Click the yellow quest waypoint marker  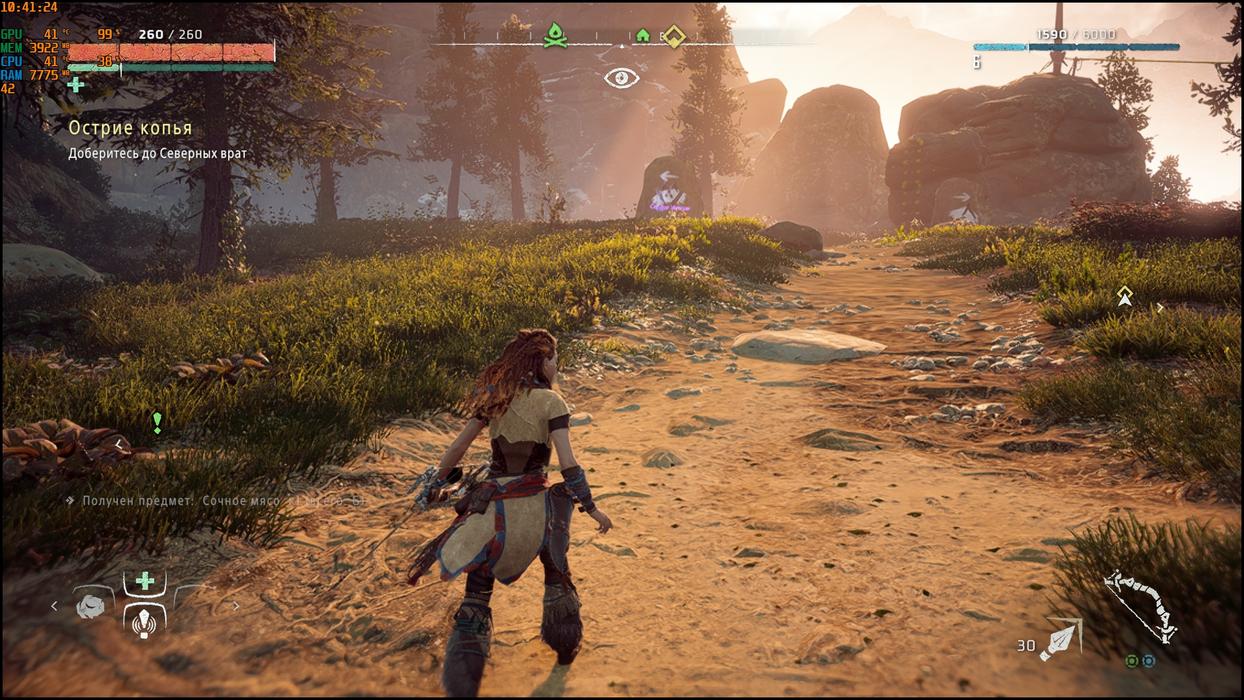pyautogui.click(x=1125, y=295)
